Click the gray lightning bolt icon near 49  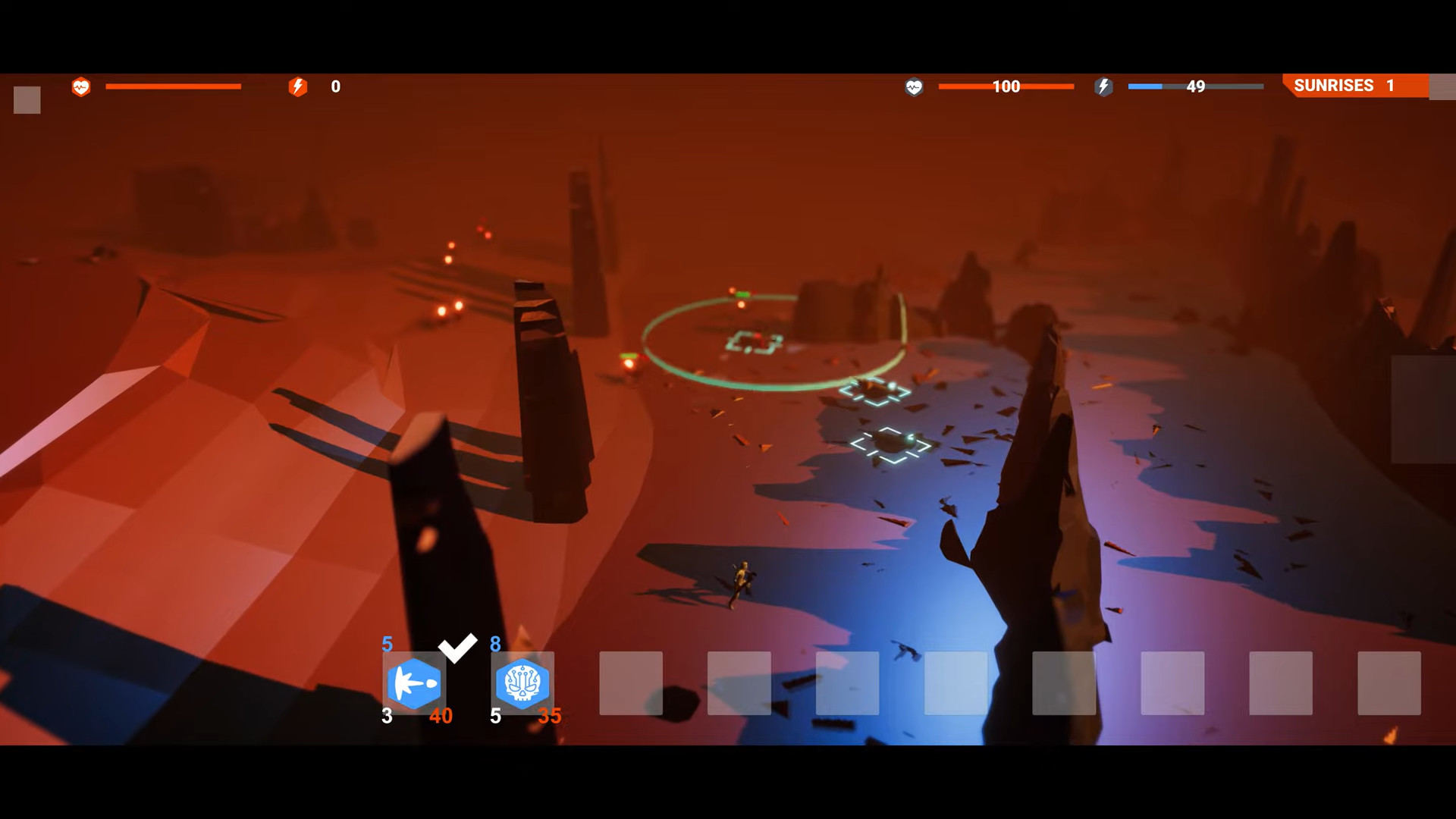(x=1104, y=87)
